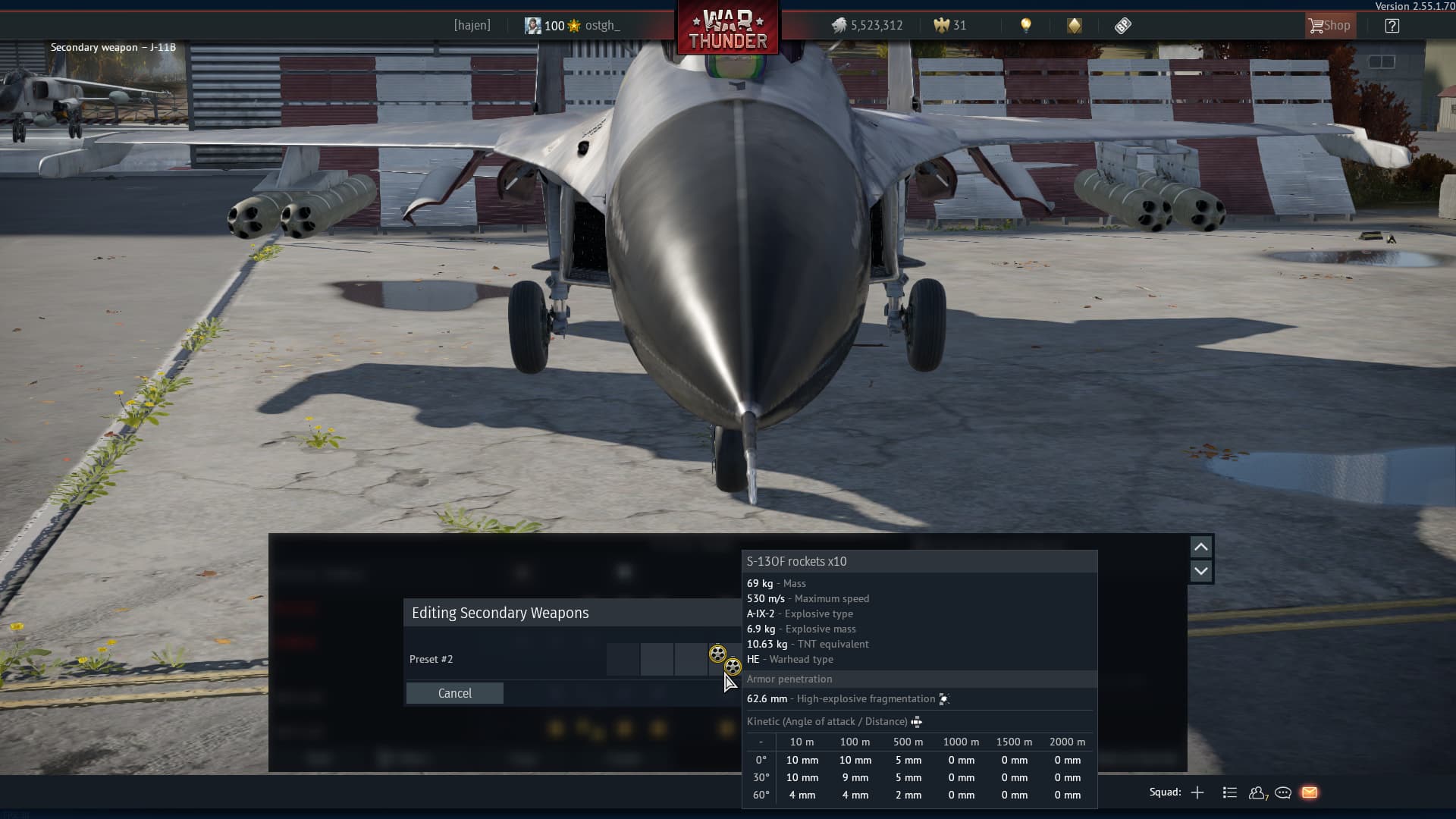The height and width of the screenshot is (819, 1456).
Task: Open chat via the speech bubble icon
Action: (1283, 792)
